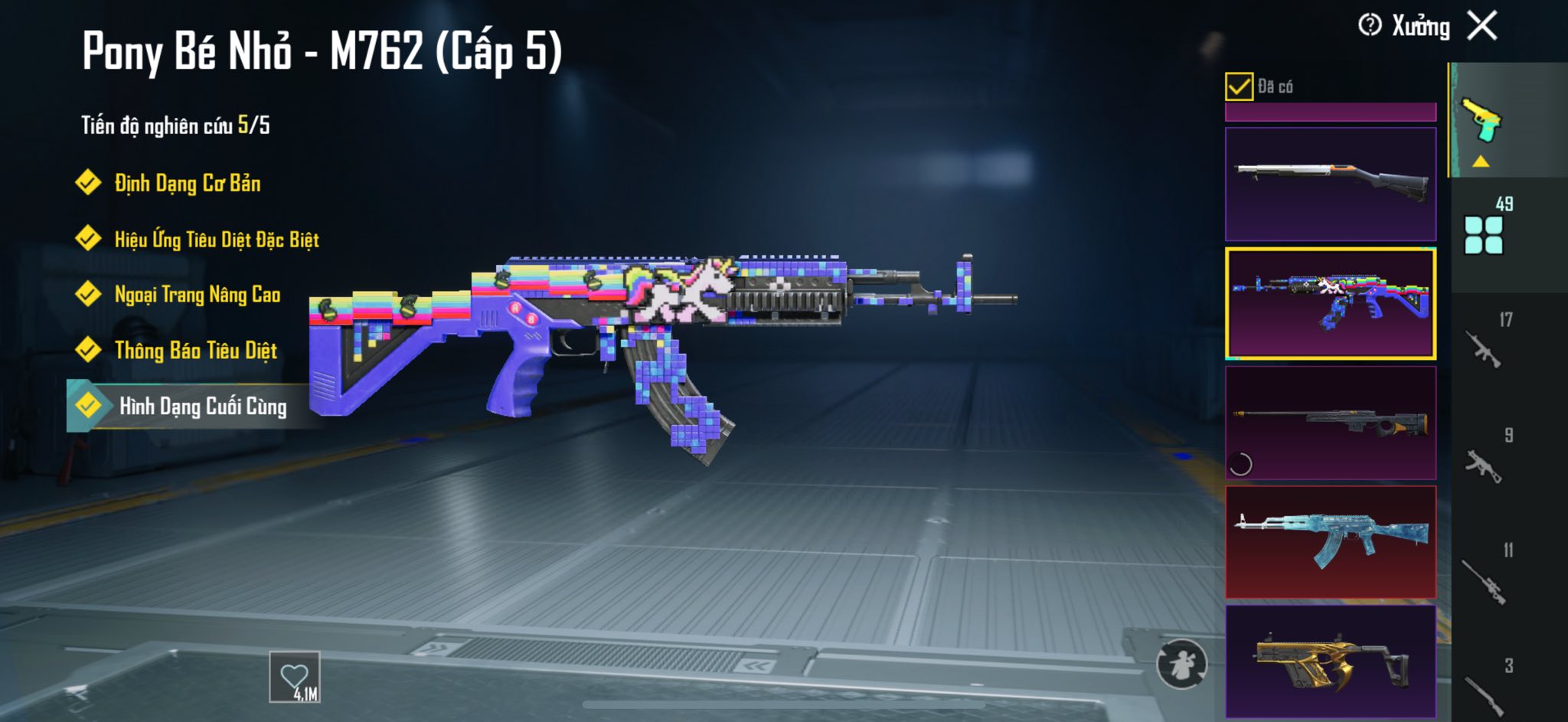Select Thông Báo Tiêu Diệt level
Viewport: 1568px width, 722px height.
coord(195,351)
